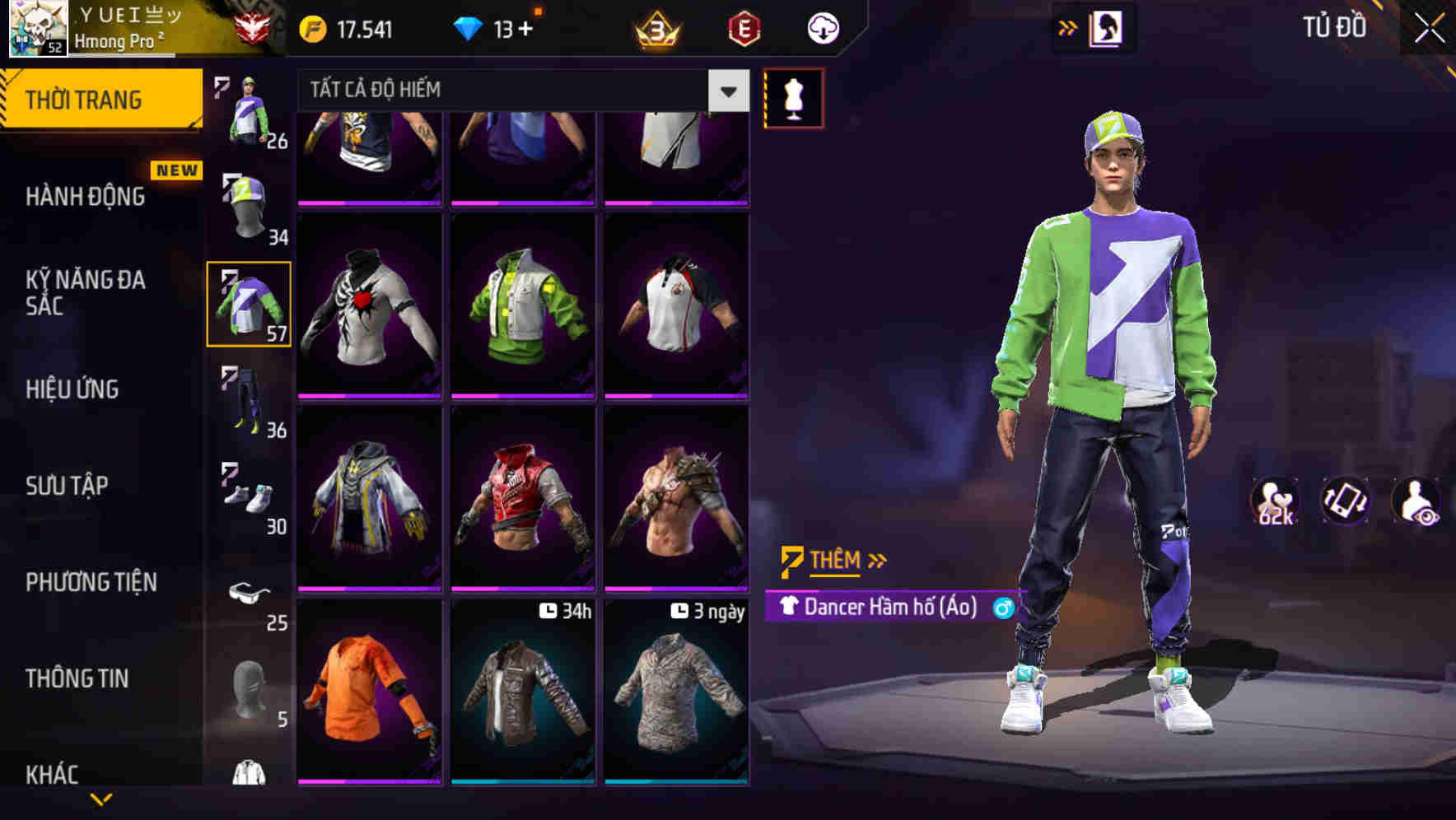The width and height of the screenshot is (1456, 820).
Task: Open the PHƯƠNG TIỆN category
Action: [91, 582]
